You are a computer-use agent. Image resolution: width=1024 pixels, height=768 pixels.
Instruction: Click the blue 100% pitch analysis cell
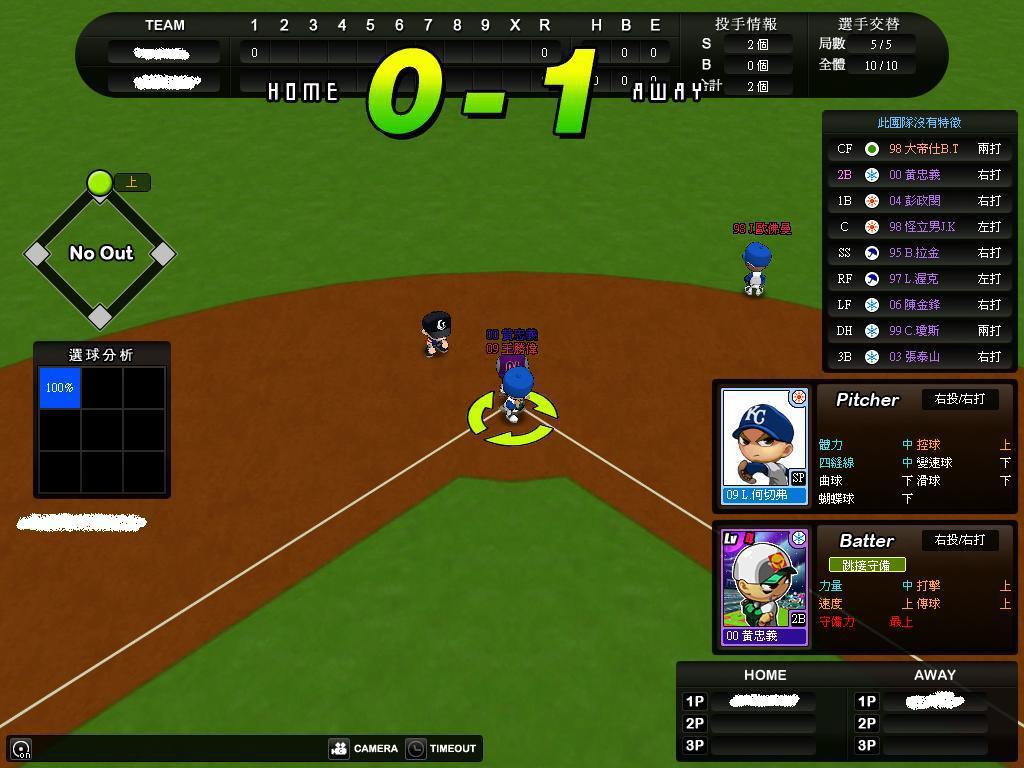[x=60, y=388]
